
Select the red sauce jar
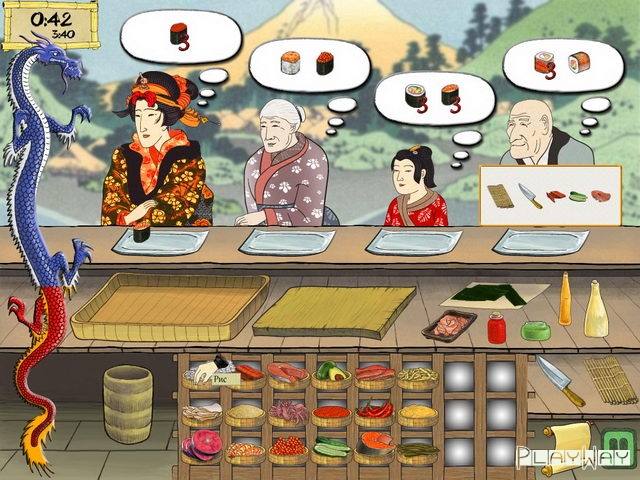pos(497,326)
